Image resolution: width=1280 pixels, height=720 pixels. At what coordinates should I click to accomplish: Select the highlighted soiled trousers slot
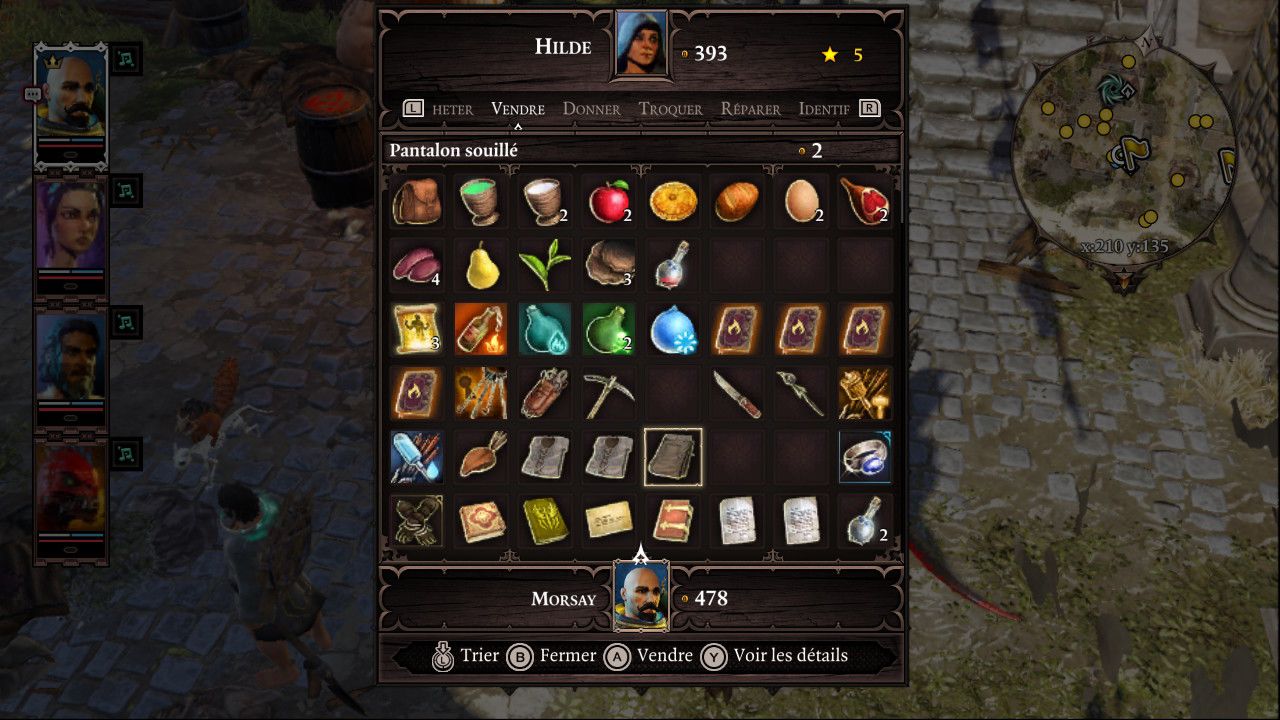(673, 457)
